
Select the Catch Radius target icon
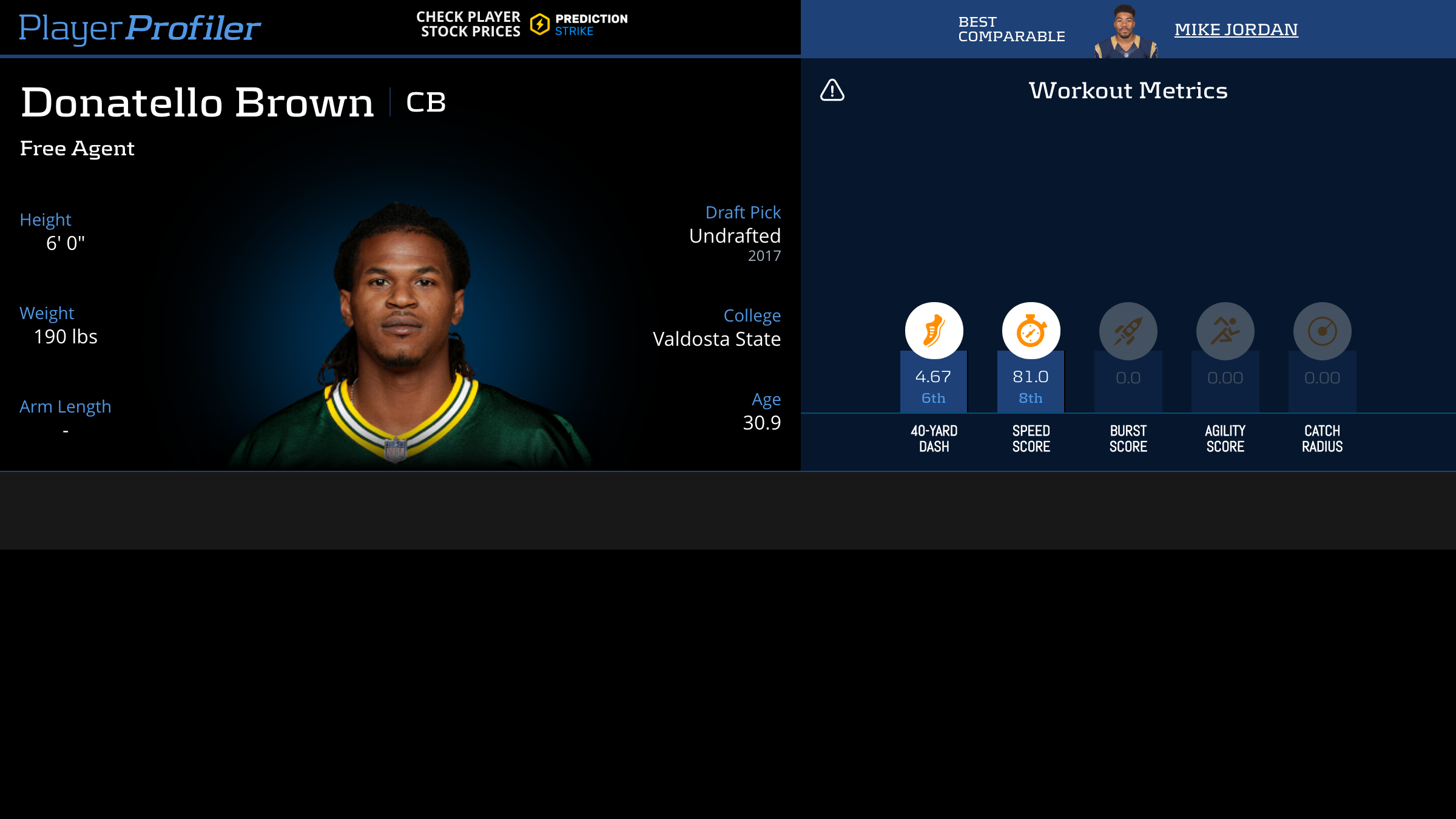(x=1322, y=331)
